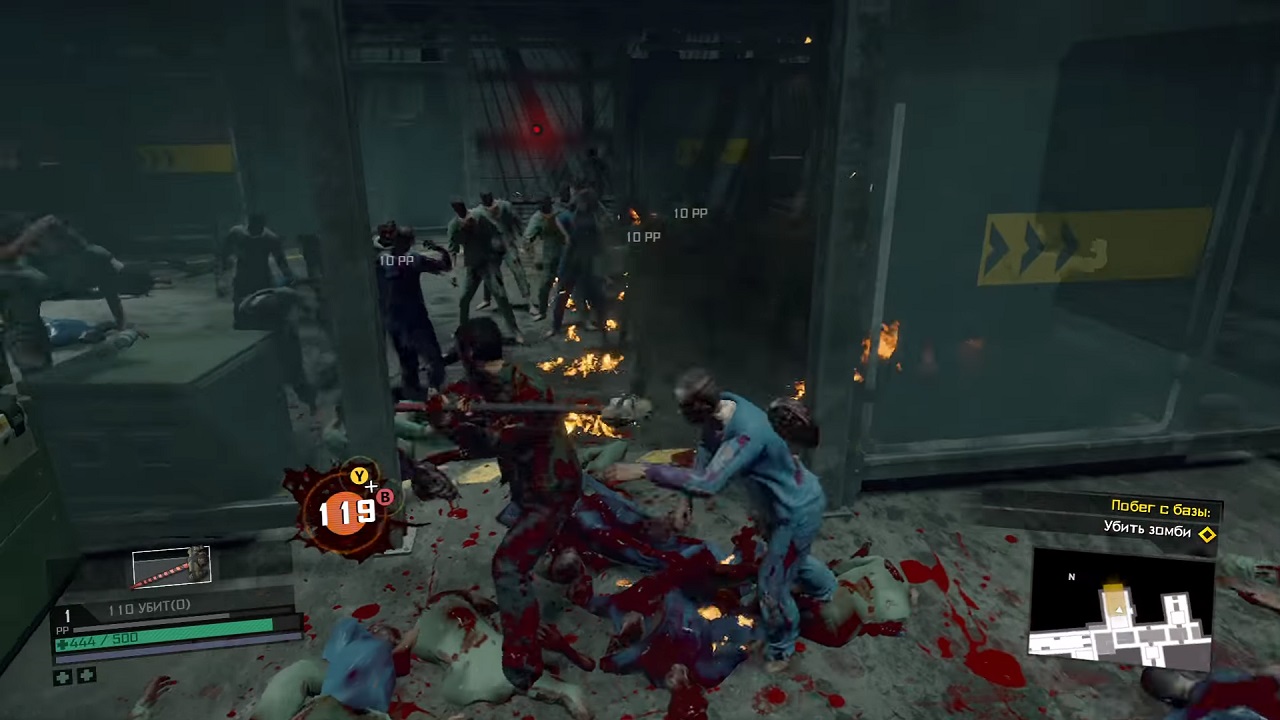Open the minimap

(x=1122, y=608)
